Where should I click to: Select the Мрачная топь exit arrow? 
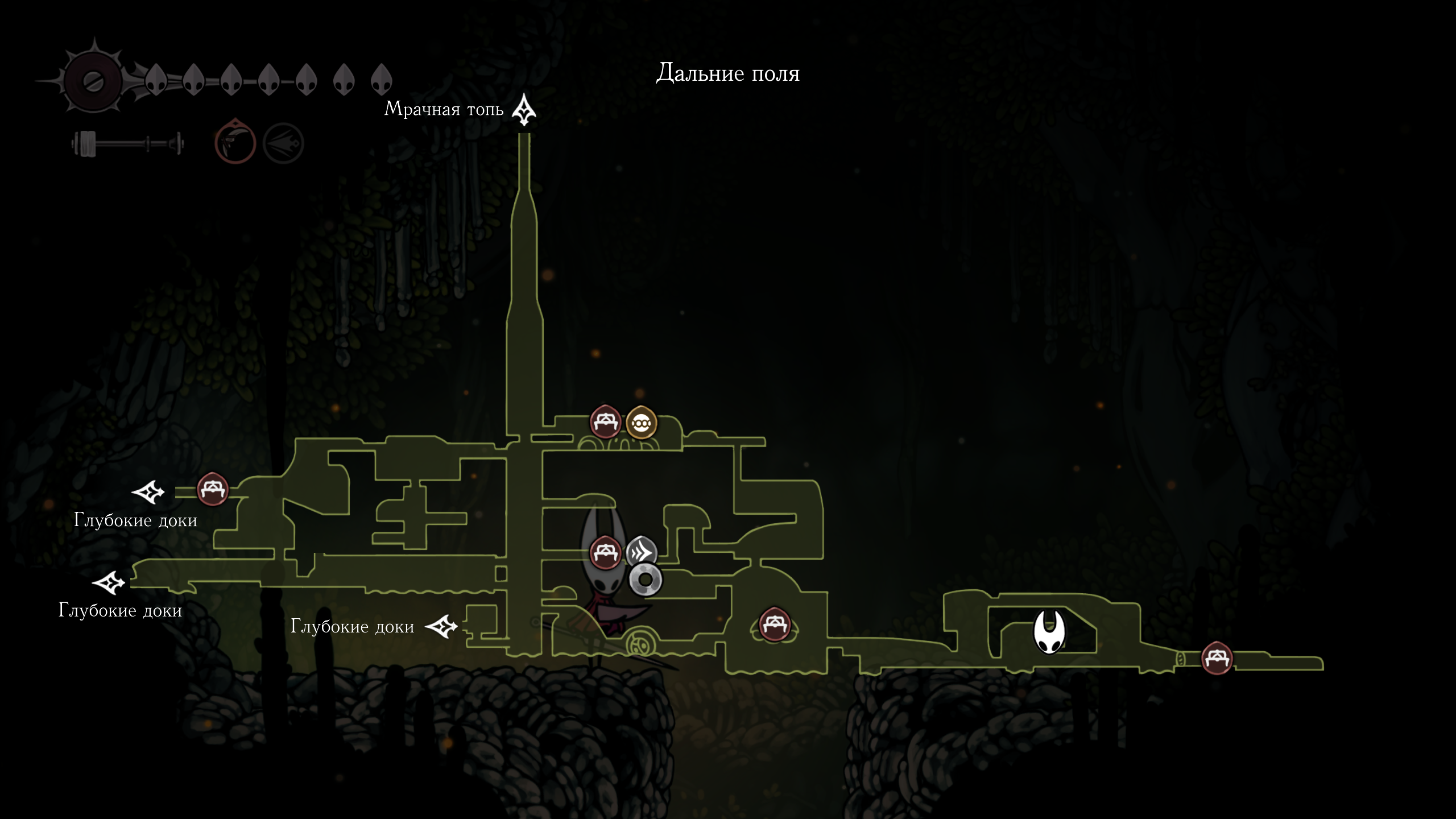524,110
